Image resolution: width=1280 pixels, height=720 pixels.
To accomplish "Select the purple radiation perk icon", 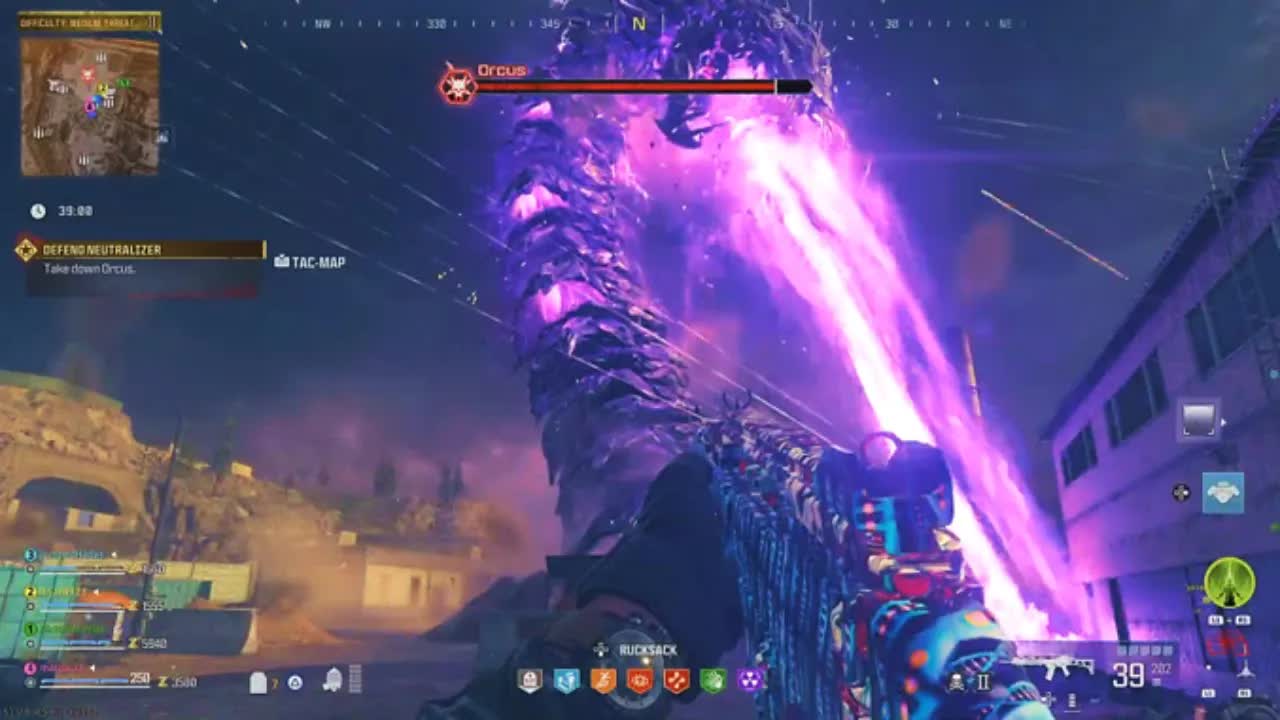I will pyautogui.click(x=750, y=681).
